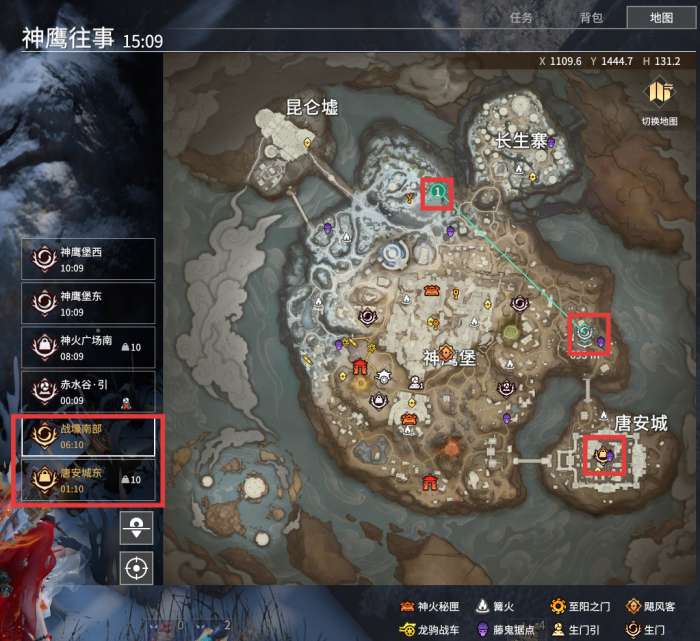The image size is (700, 641).
Task: Select the 地图 tab
Action: point(661,17)
